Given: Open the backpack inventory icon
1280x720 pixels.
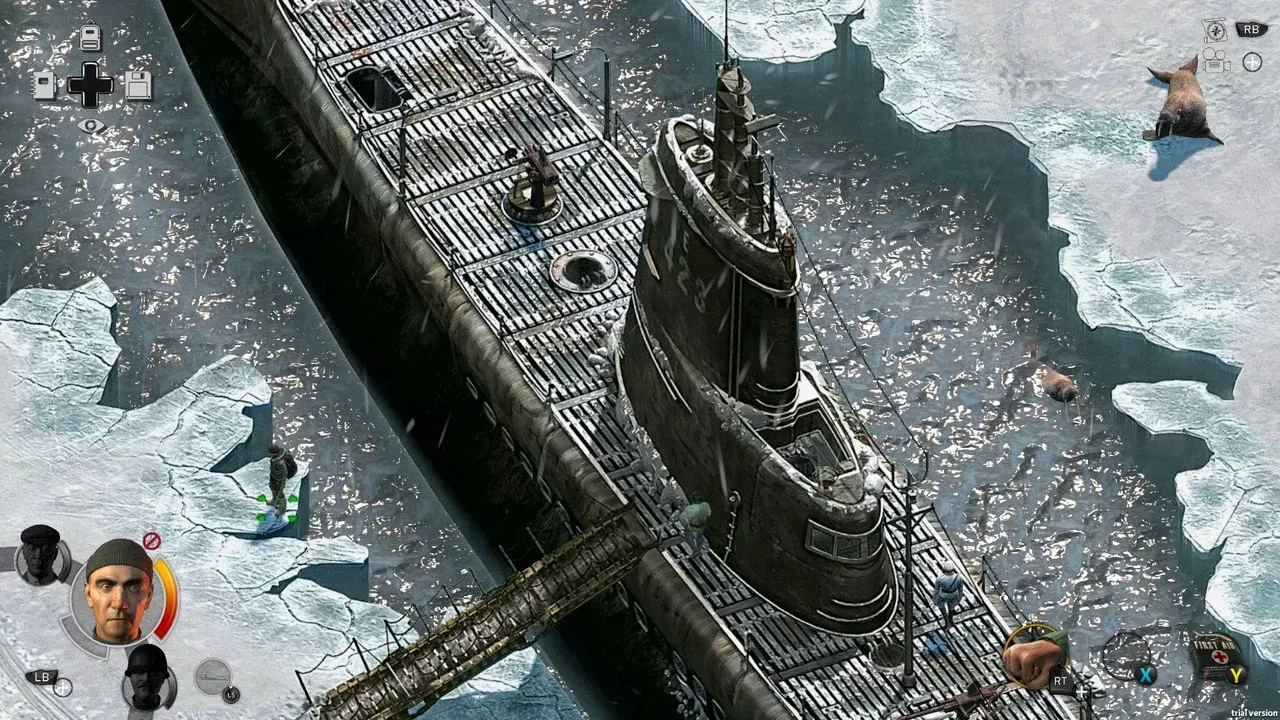Looking at the screenshot, I should click(x=90, y=36).
